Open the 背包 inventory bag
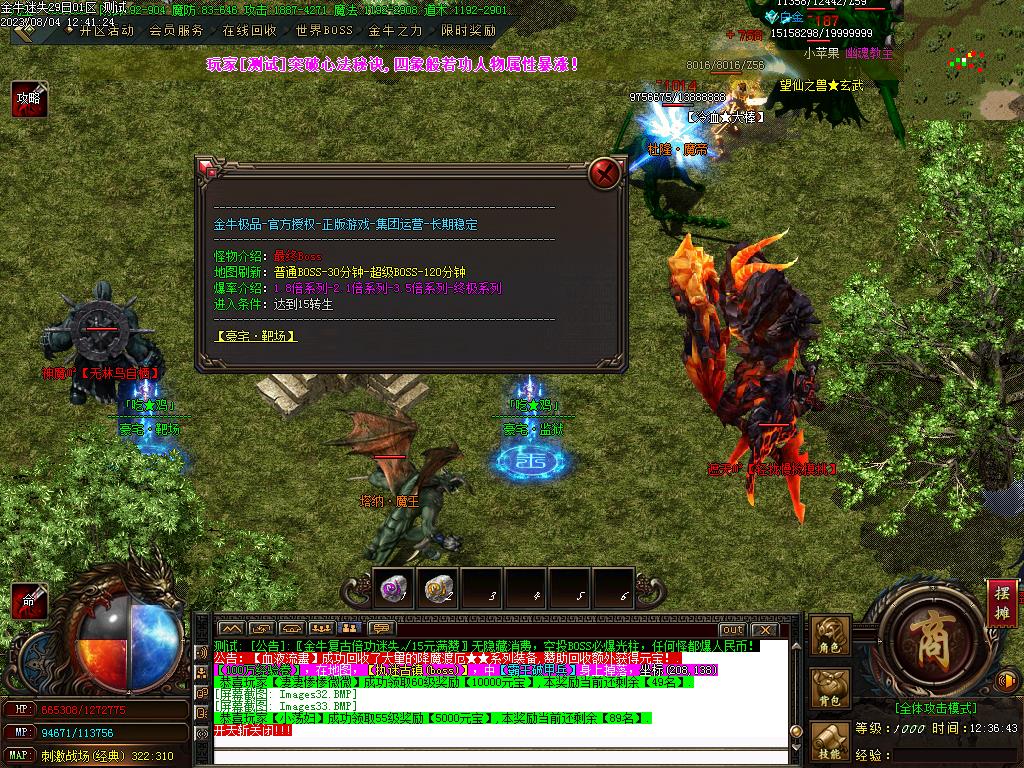1024x768 pixels. coord(830,689)
